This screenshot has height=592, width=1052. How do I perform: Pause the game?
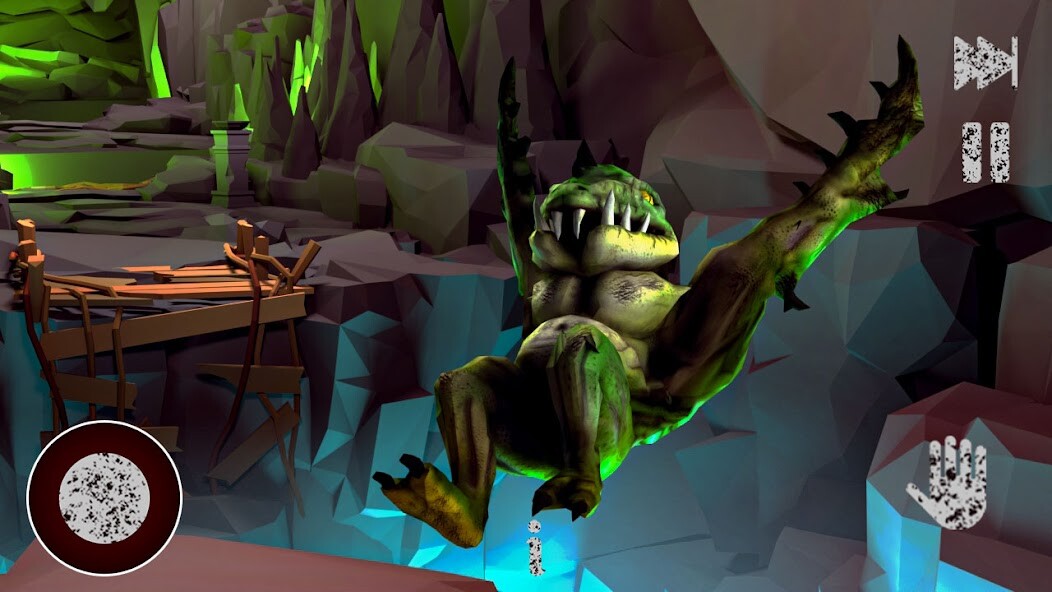point(985,152)
